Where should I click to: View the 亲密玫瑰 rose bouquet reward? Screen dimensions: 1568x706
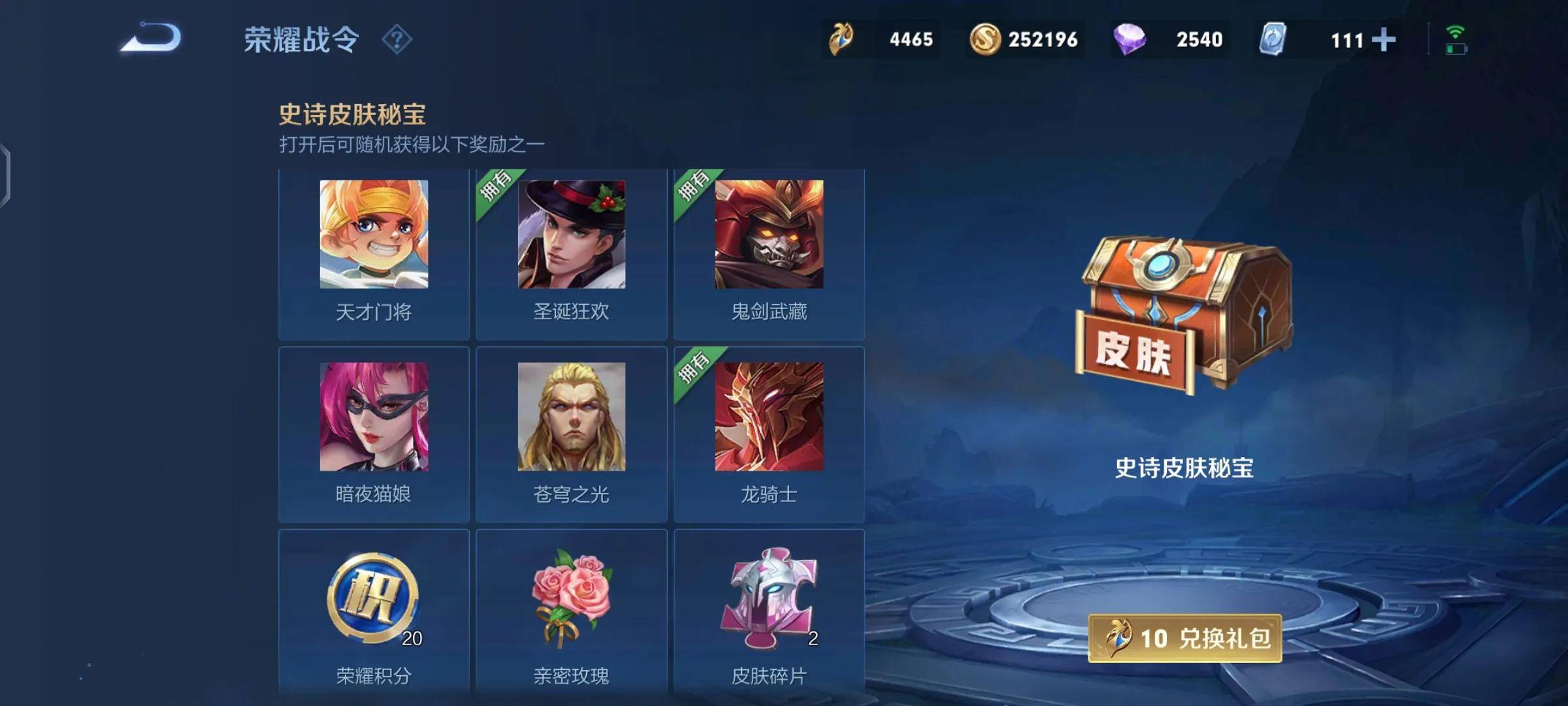(571, 614)
